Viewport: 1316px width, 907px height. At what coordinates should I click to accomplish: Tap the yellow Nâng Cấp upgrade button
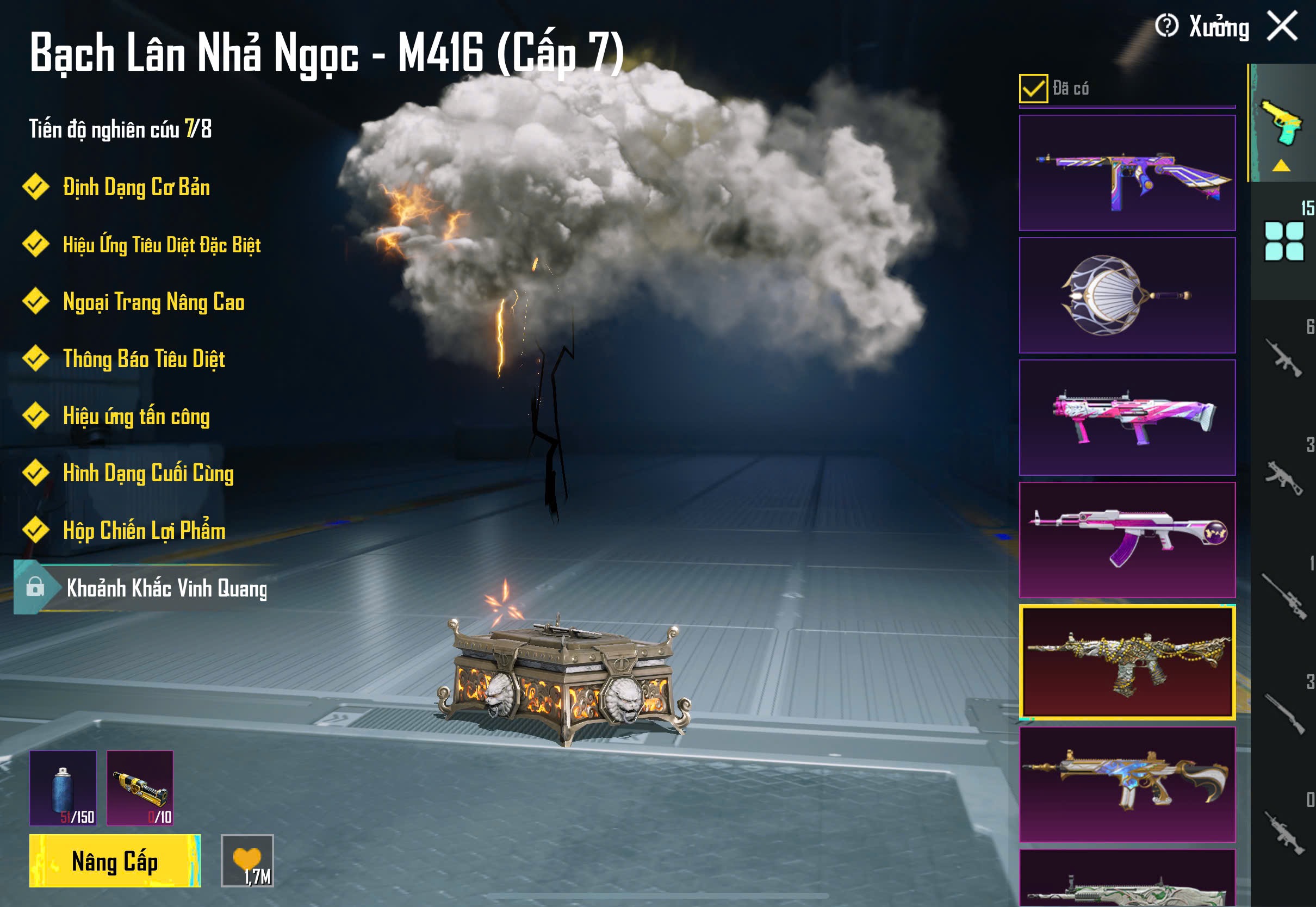pos(115,860)
